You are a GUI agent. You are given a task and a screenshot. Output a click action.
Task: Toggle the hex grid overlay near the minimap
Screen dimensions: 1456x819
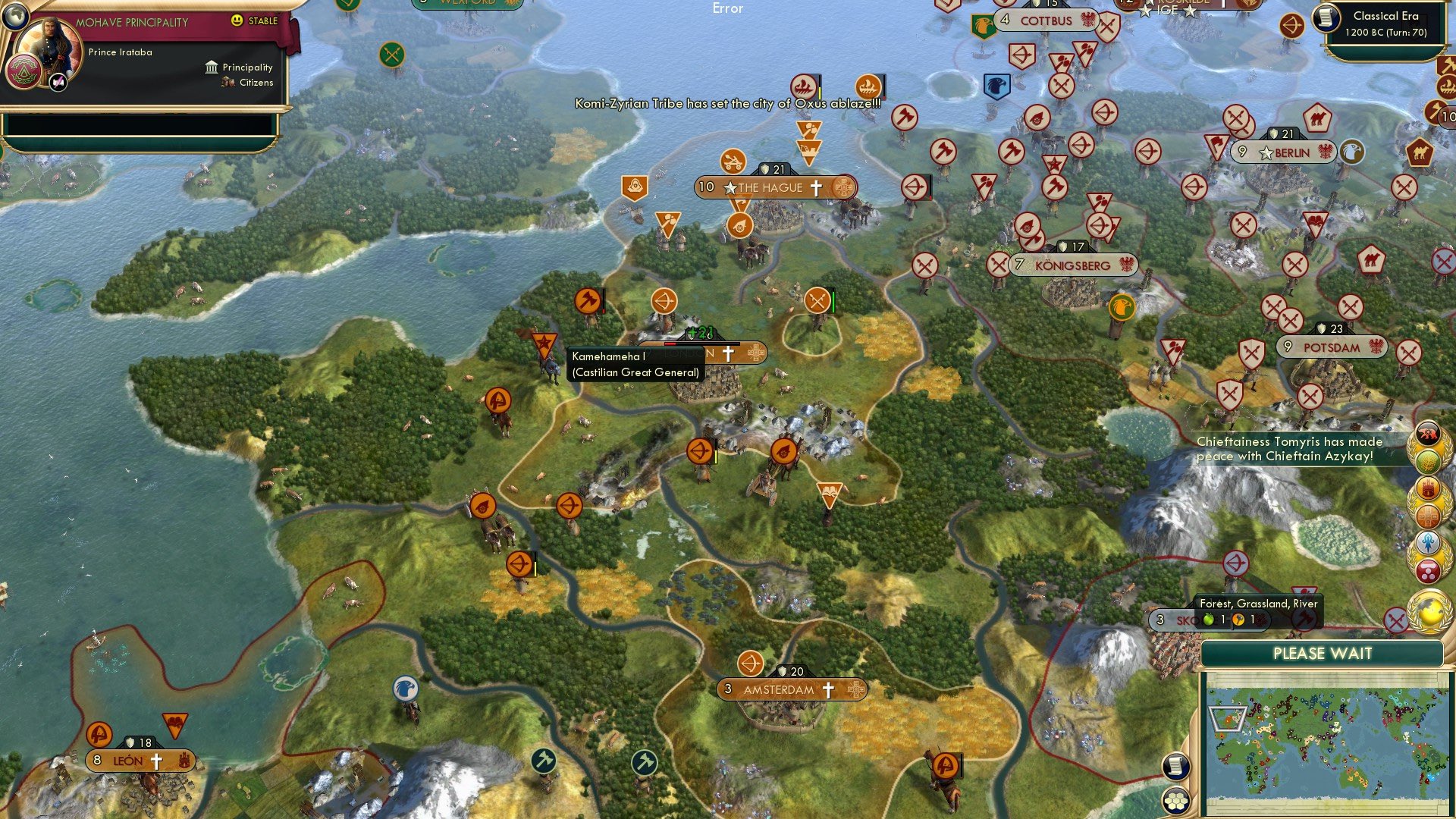1175,802
